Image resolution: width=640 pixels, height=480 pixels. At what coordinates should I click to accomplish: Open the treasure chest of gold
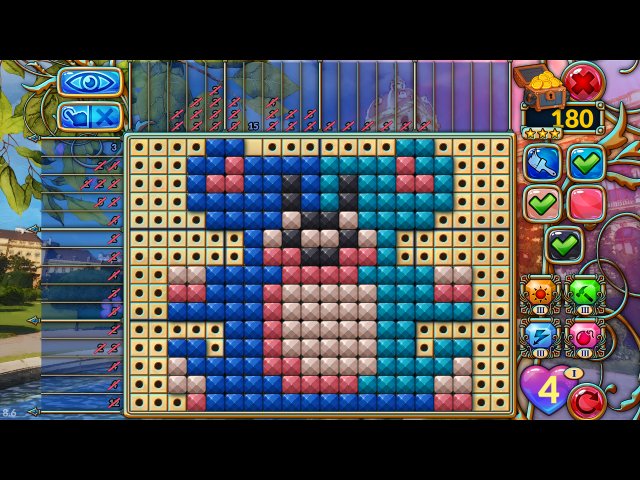(536, 85)
